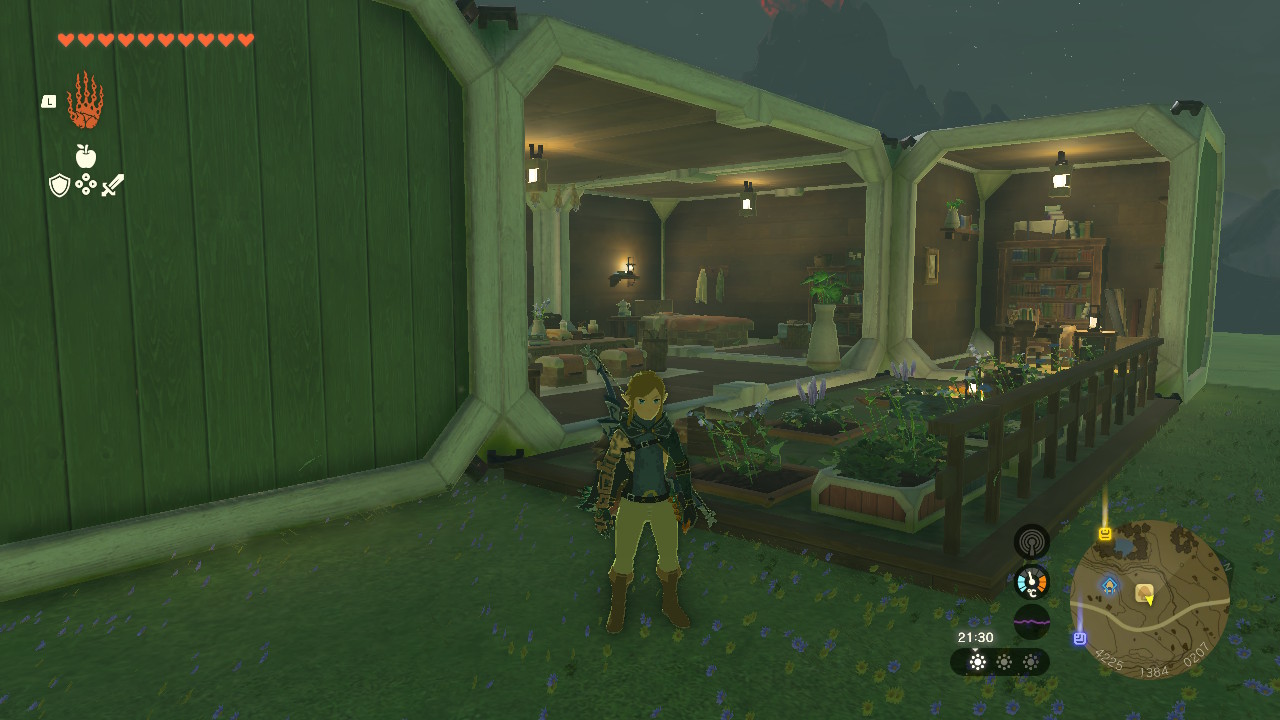This screenshot has height=720, width=1280.
Task: Open the circular minimap
Action: click(1149, 598)
